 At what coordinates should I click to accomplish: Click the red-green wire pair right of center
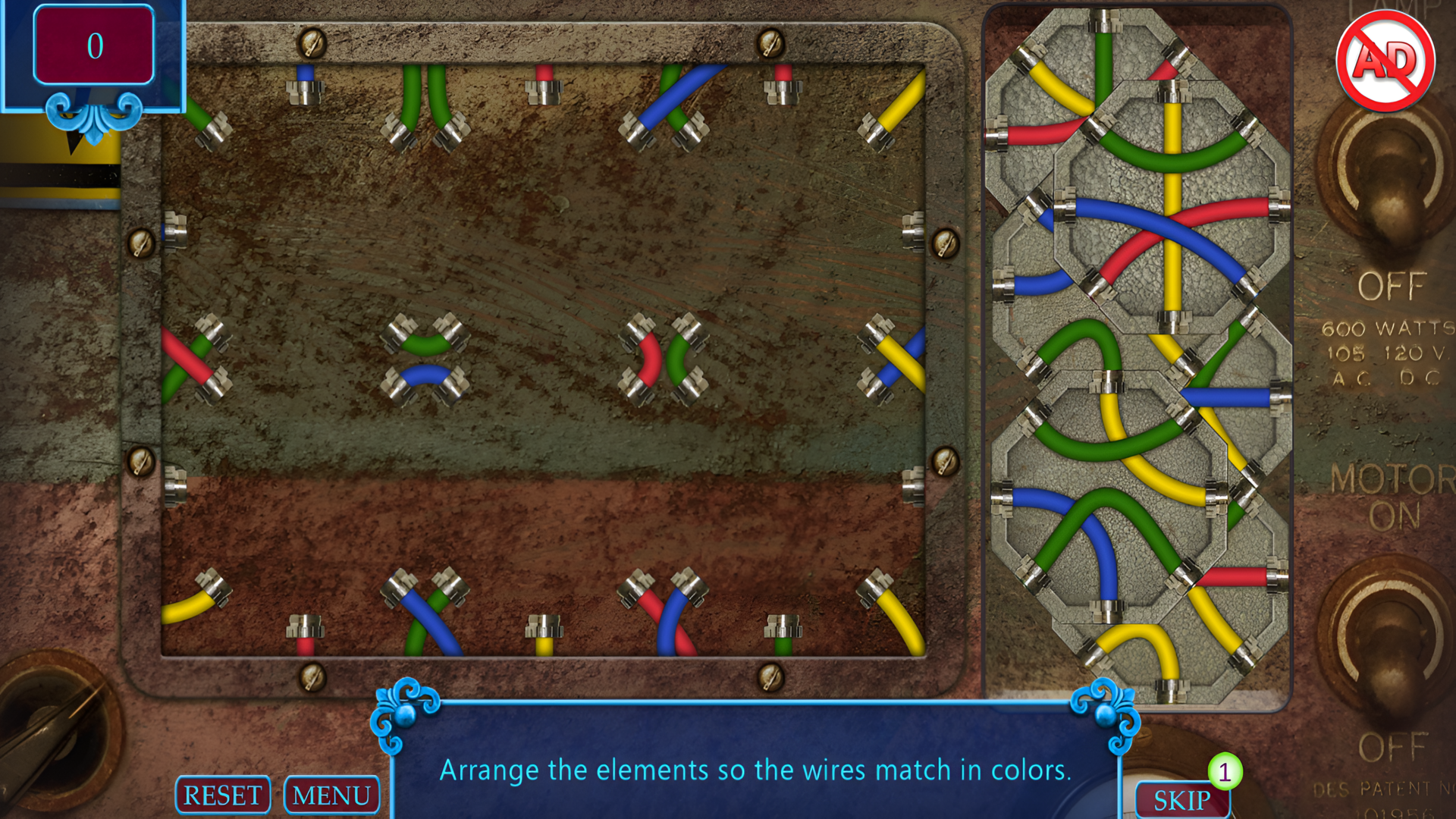(665, 360)
